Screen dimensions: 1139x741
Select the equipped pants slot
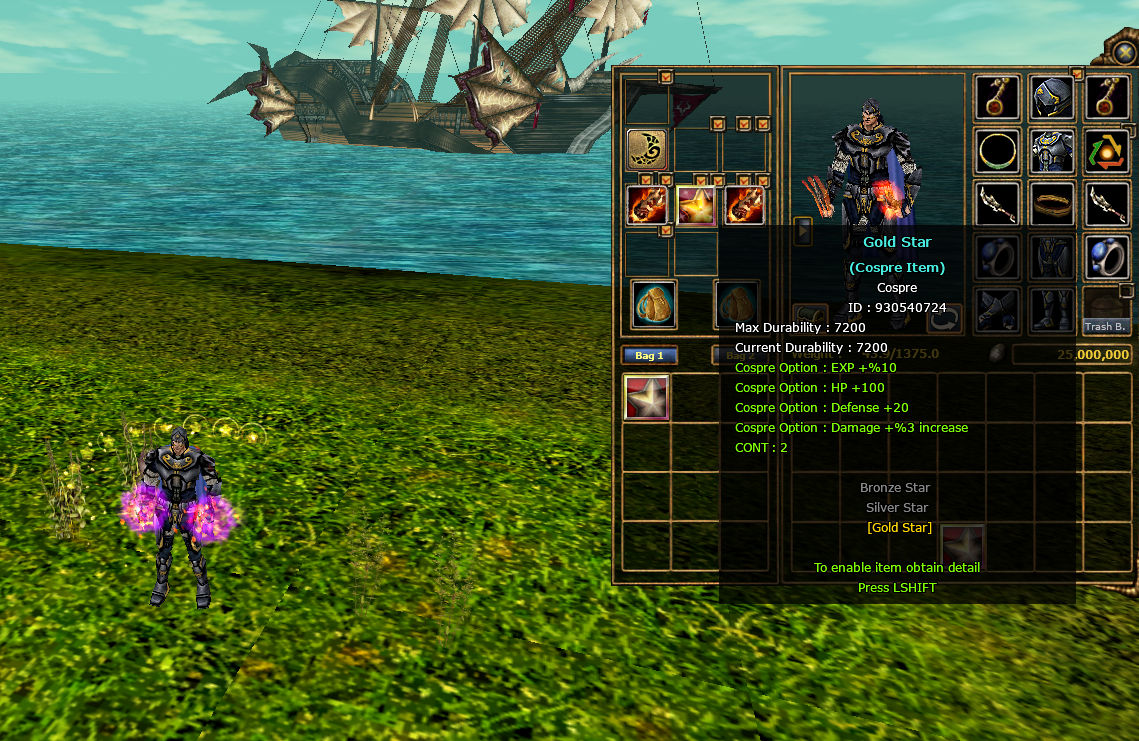(x=1052, y=257)
